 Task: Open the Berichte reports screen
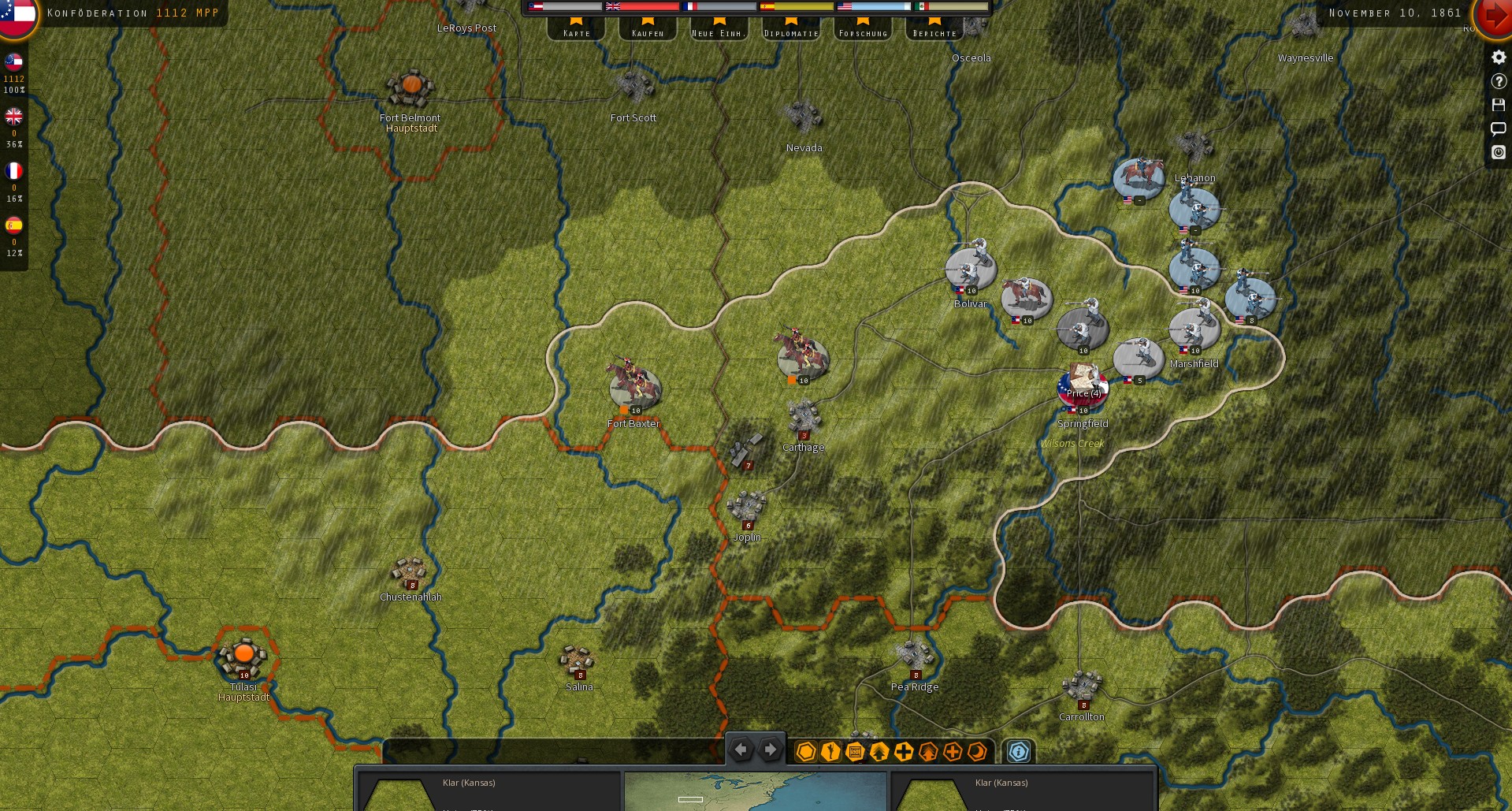(934, 30)
